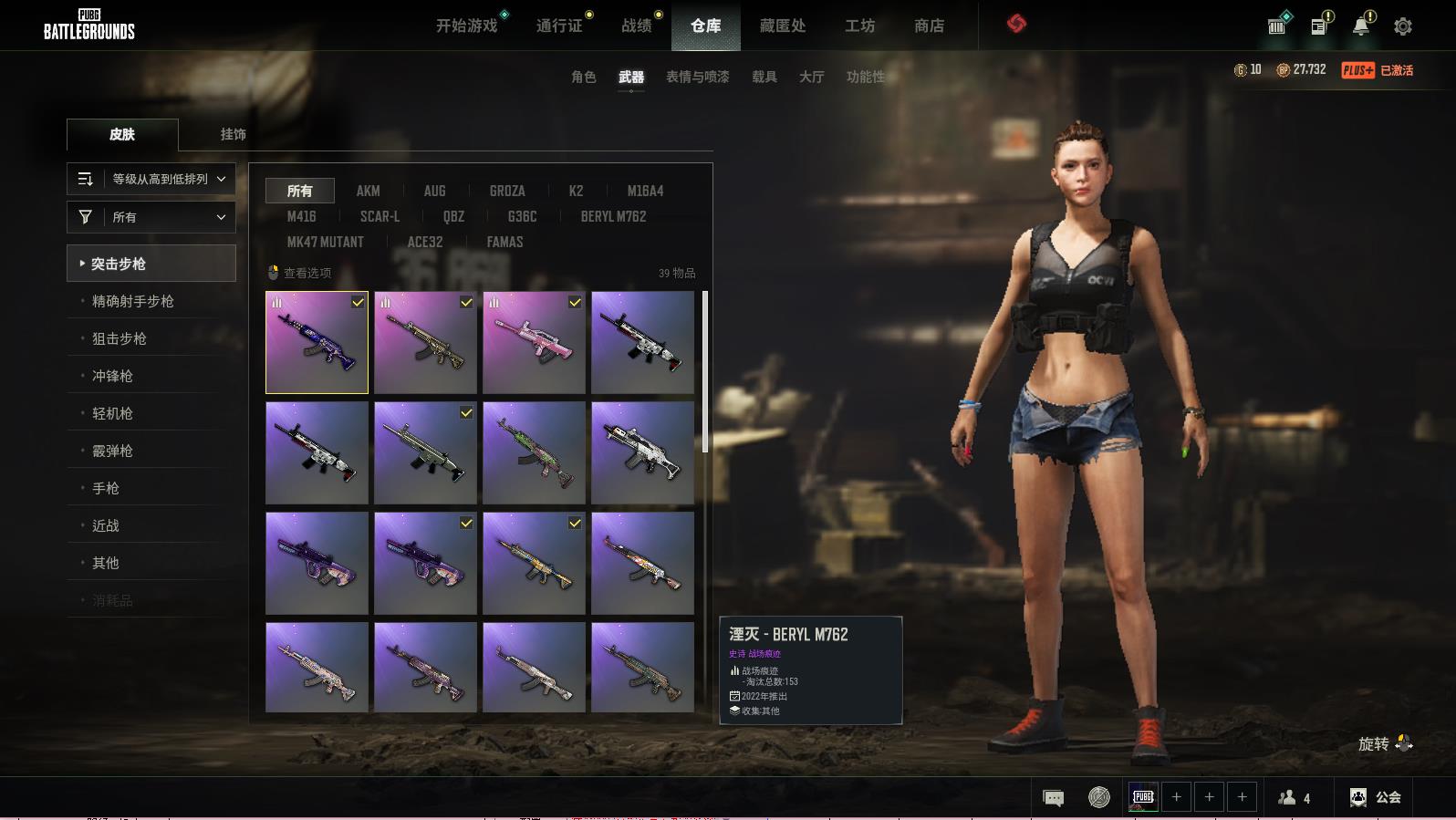Switch to the 角色 character category
Screen dimensions: 1456x820
click(584, 77)
